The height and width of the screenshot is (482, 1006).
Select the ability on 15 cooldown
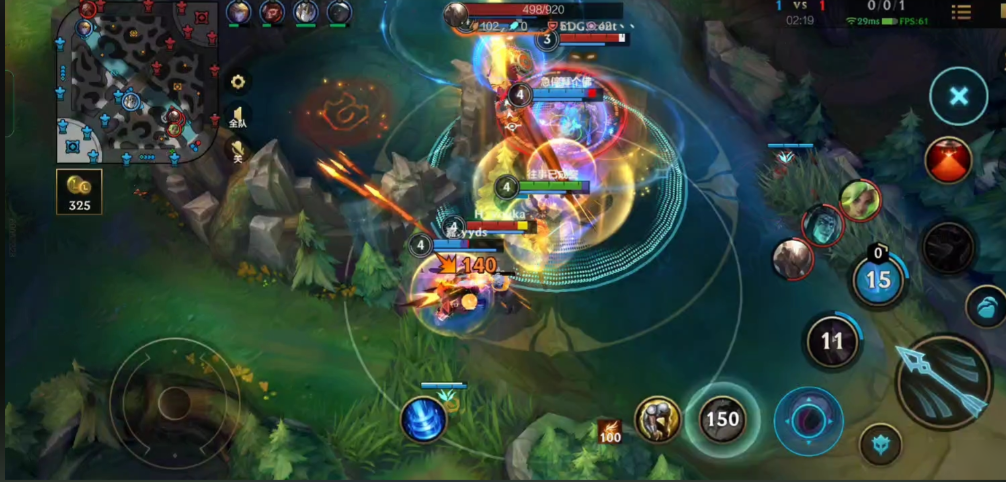pos(878,280)
